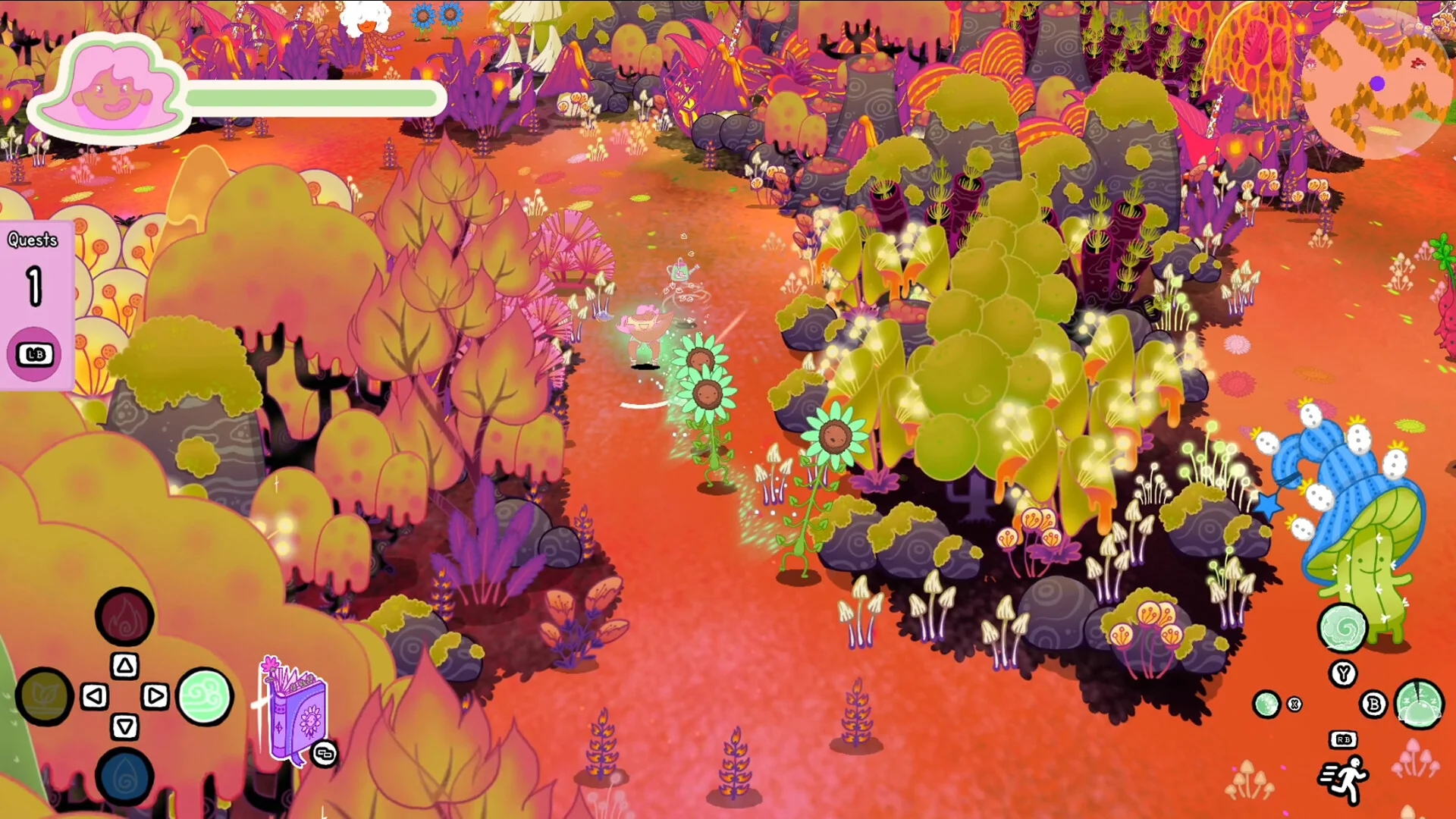This screenshot has height=819, width=1456.
Task: Select the blue water drop element
Action: click(x=124, y=777)
